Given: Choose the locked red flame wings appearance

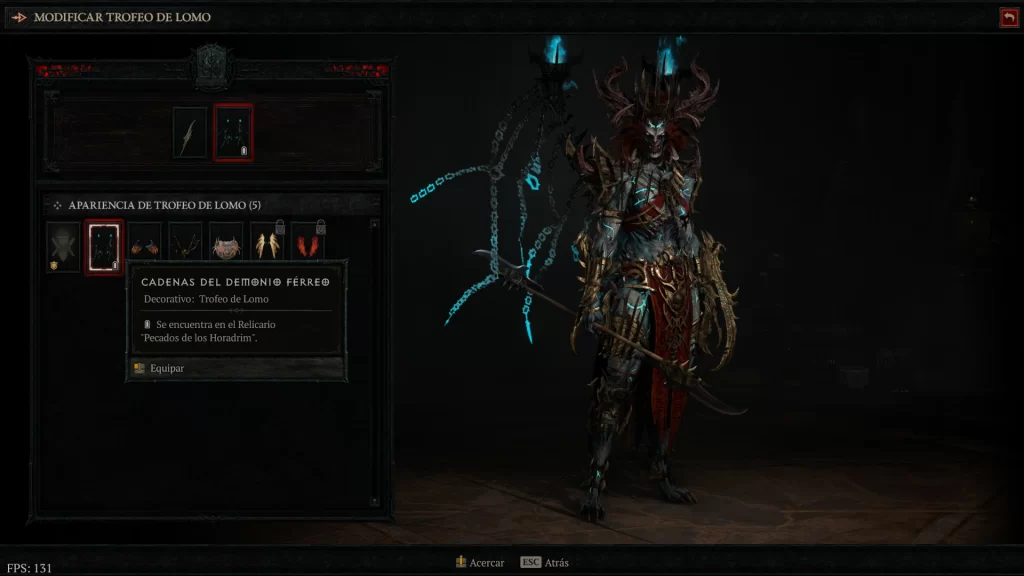Looking at the screenshot, I should 307,246.
